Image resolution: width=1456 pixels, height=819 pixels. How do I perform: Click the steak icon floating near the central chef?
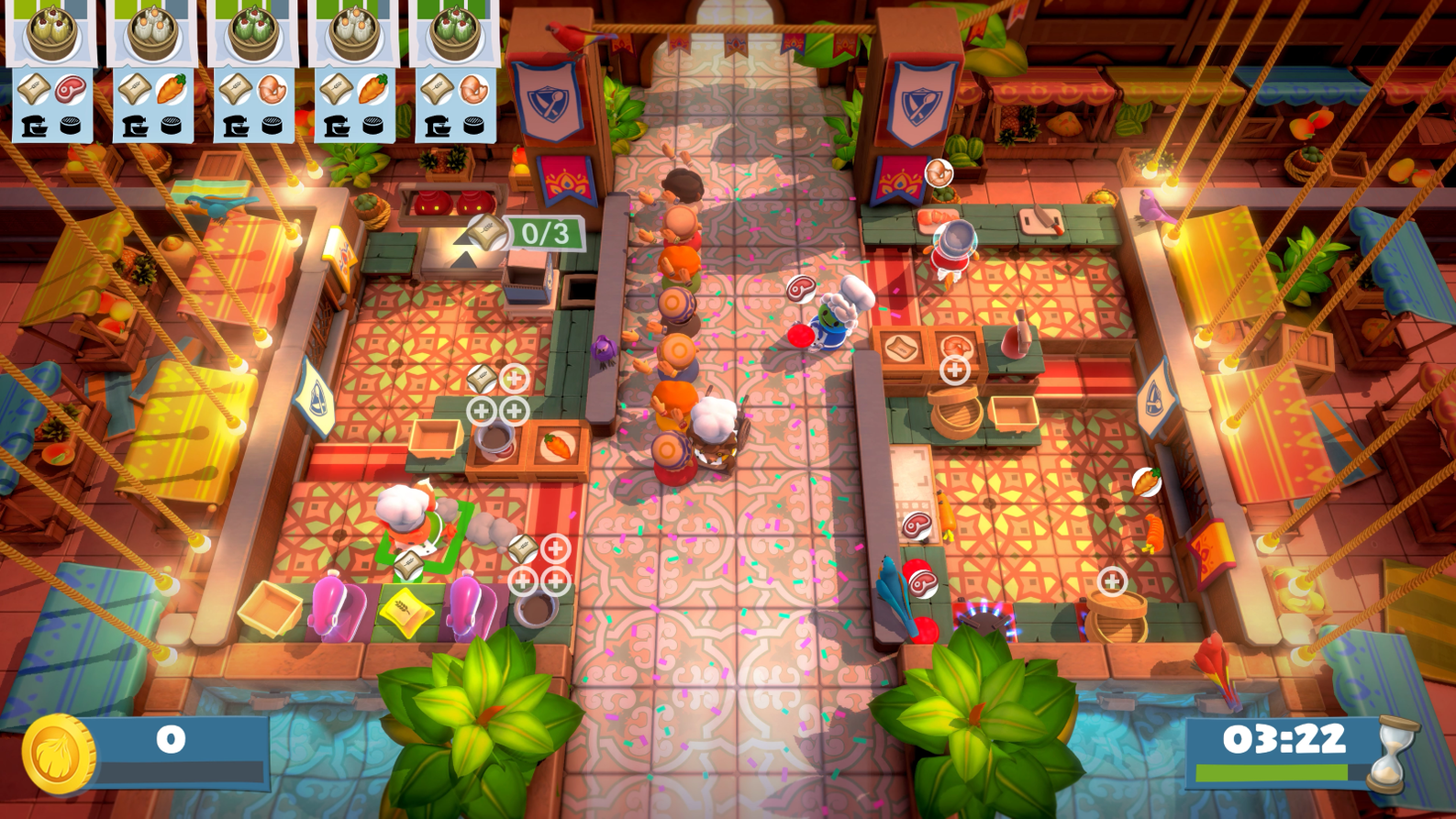tap(801, 287)
